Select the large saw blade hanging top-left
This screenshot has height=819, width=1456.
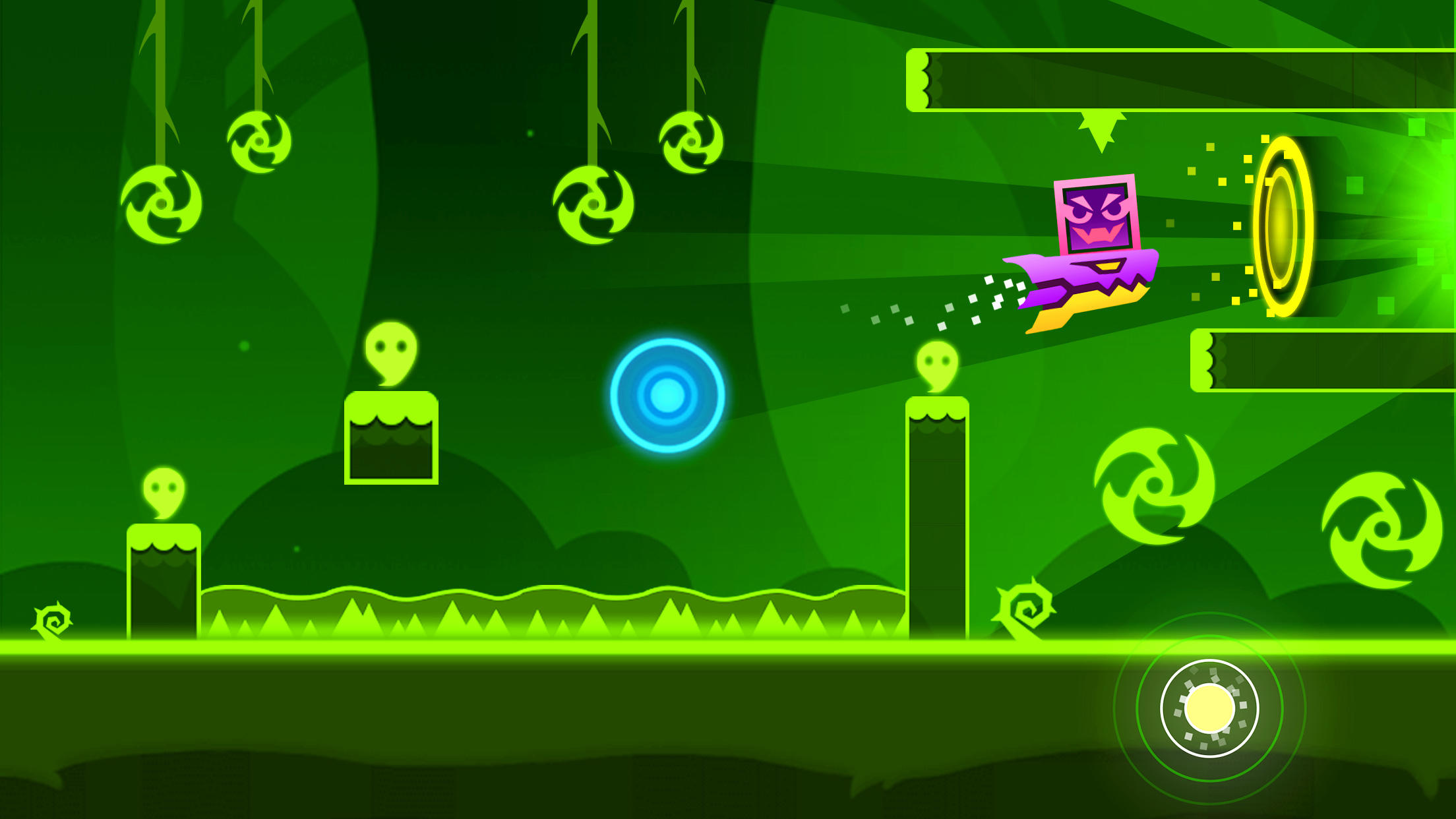(x=160, y=204)
